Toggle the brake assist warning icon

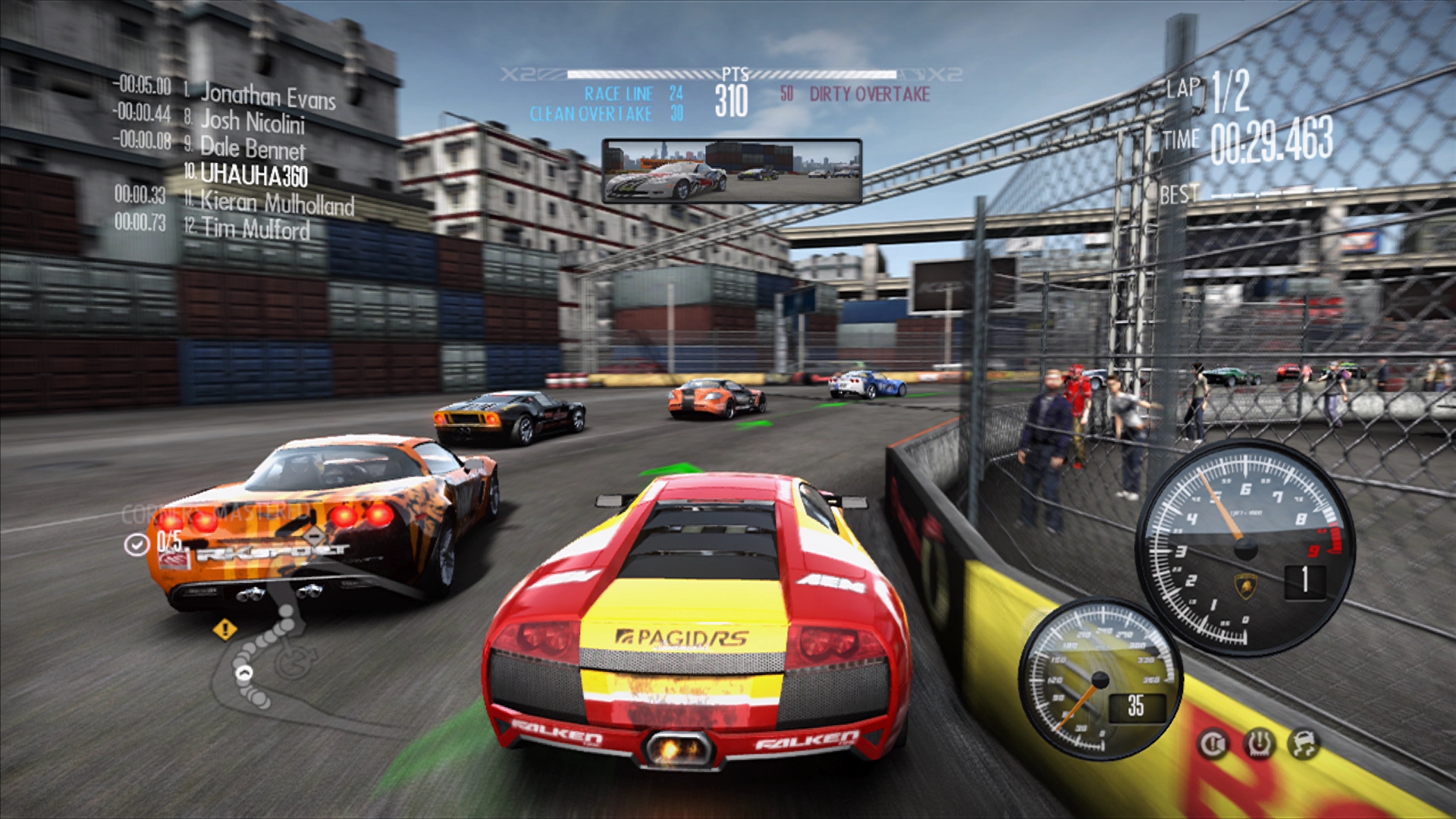[x=1213, y=745]
